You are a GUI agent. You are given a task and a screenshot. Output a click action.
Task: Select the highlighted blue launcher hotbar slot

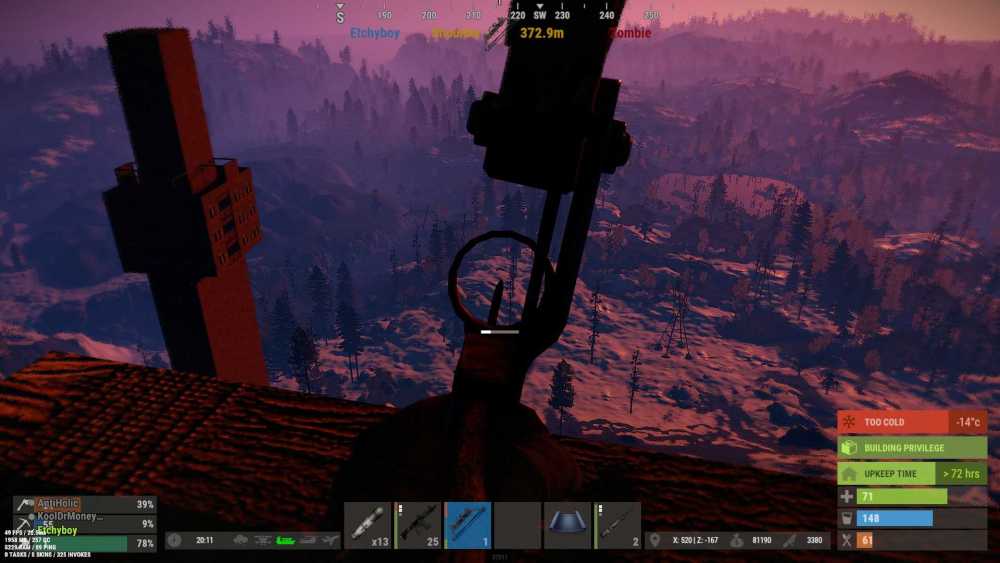[x=468, y=525]
